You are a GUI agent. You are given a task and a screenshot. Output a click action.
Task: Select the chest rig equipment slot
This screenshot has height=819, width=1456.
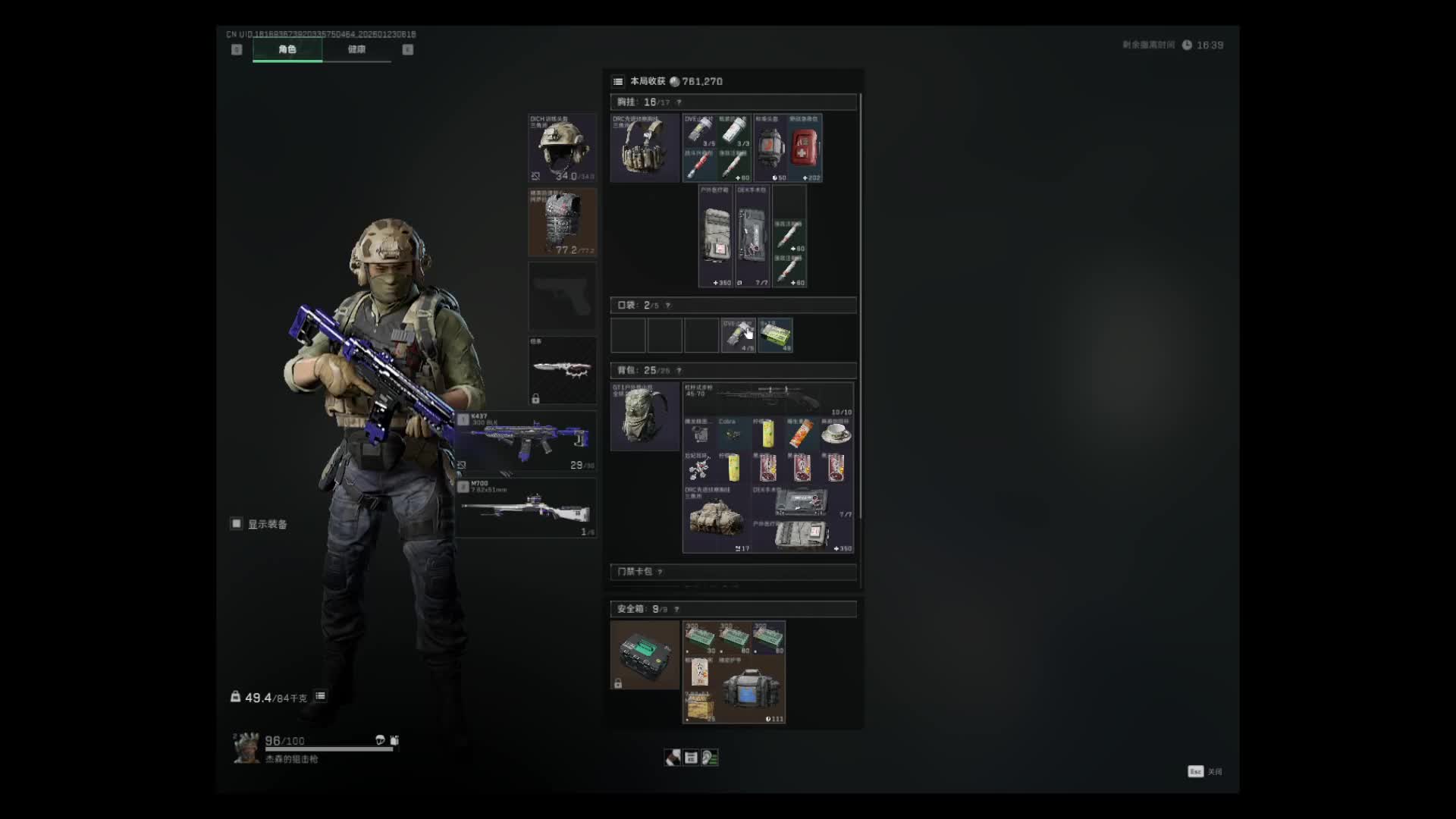coord(645,148)
